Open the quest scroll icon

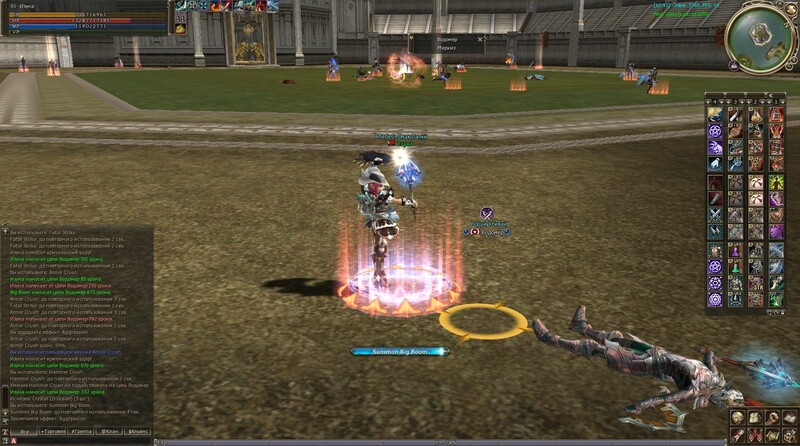[737, 435]
